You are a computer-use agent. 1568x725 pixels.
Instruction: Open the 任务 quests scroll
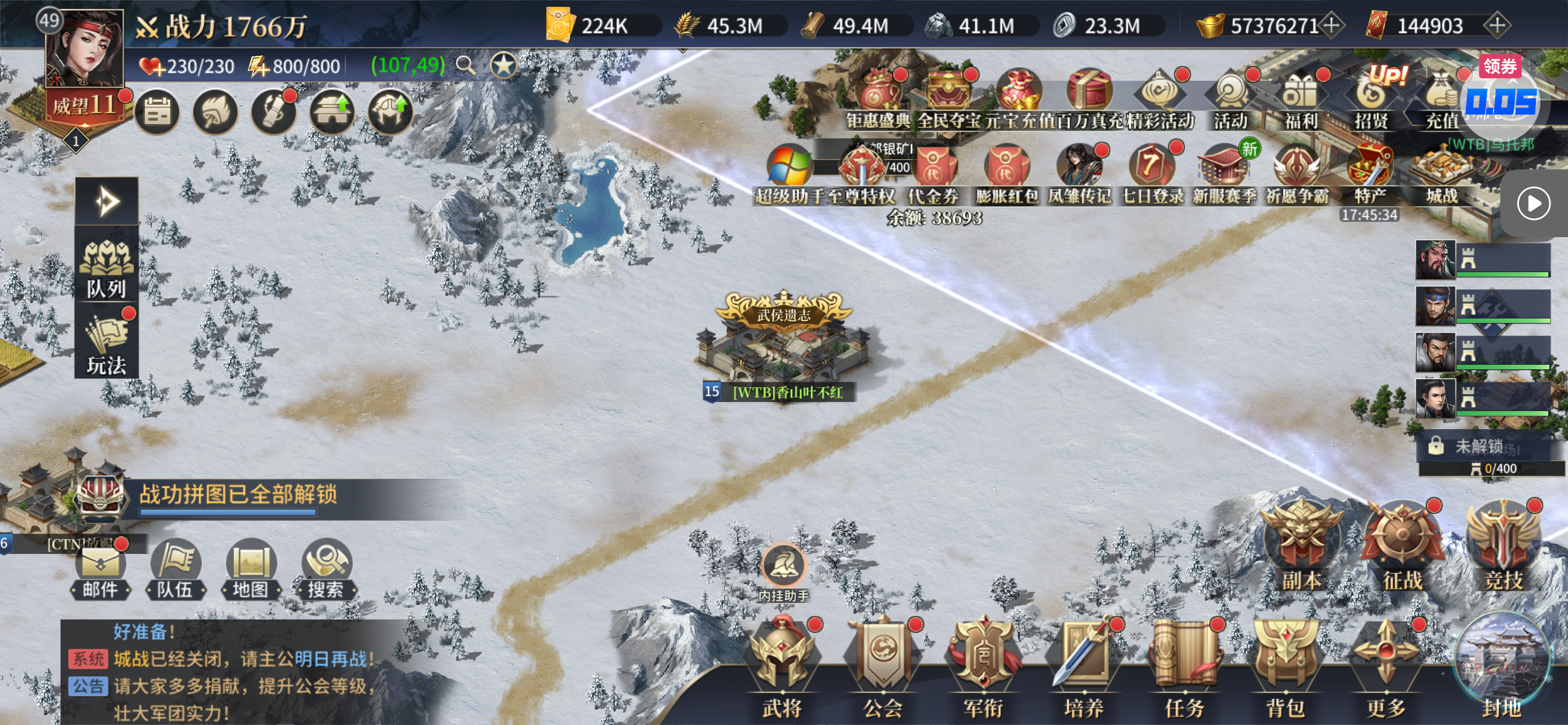click(x=1184, y=665)
